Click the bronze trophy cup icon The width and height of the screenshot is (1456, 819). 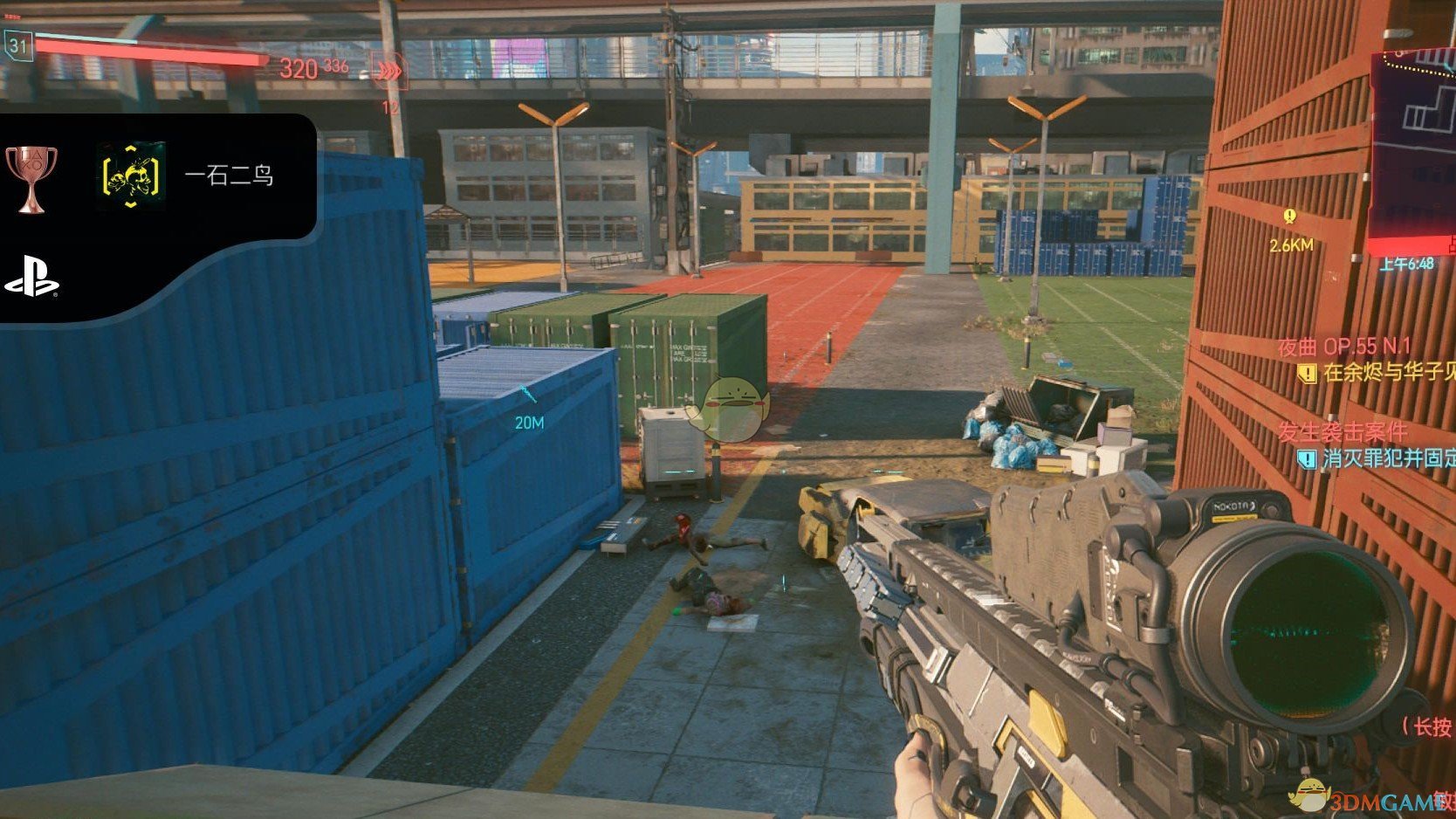click(x=31, y=177)
